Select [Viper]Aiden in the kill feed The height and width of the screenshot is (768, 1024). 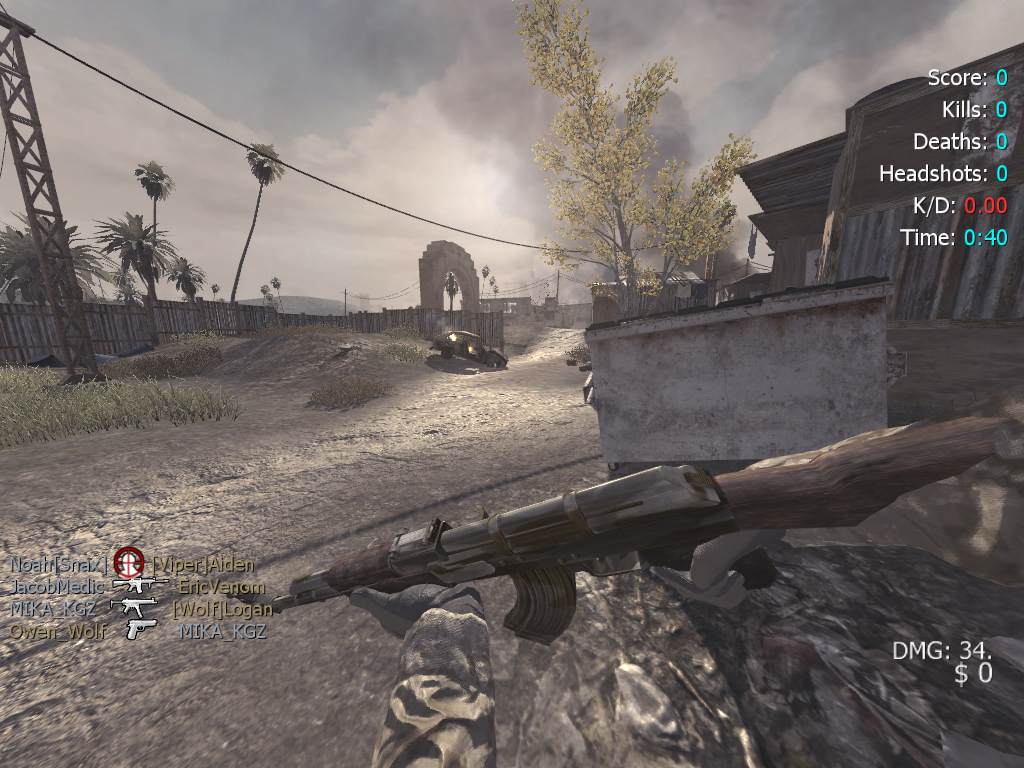pyautogui.click(x=203, y=564)
